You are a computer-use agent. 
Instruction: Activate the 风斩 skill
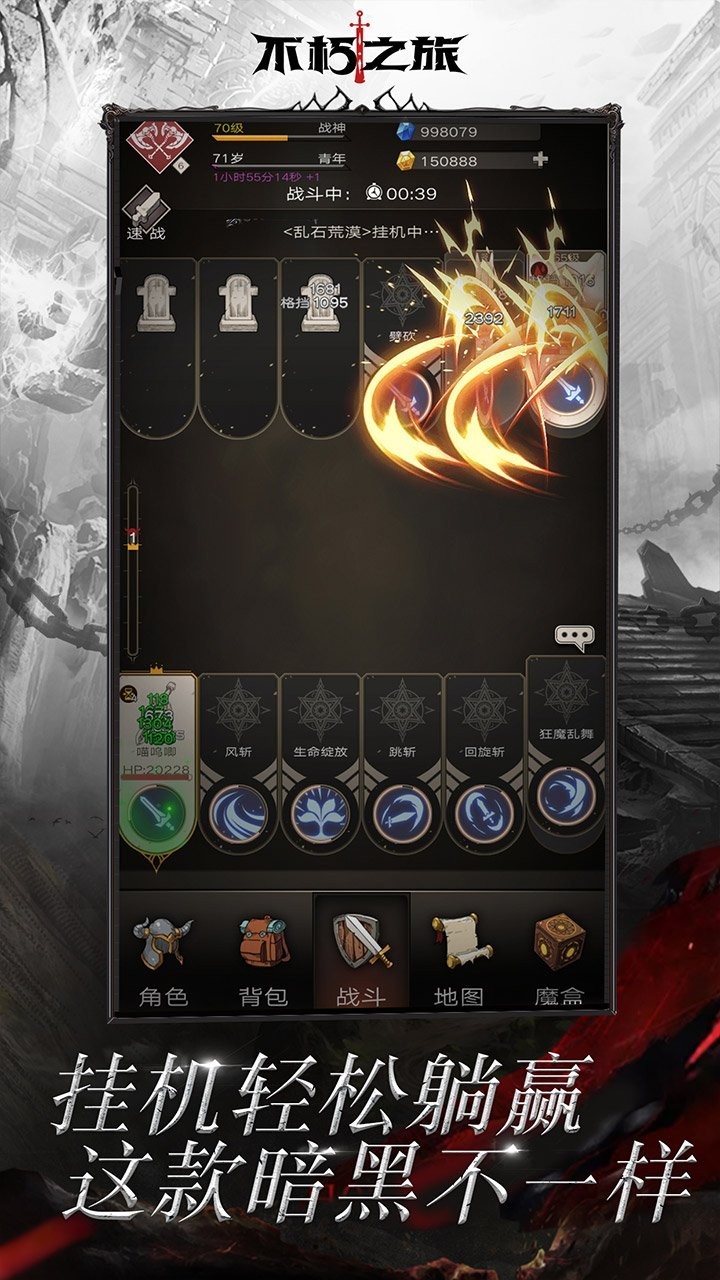coord(239,812)
